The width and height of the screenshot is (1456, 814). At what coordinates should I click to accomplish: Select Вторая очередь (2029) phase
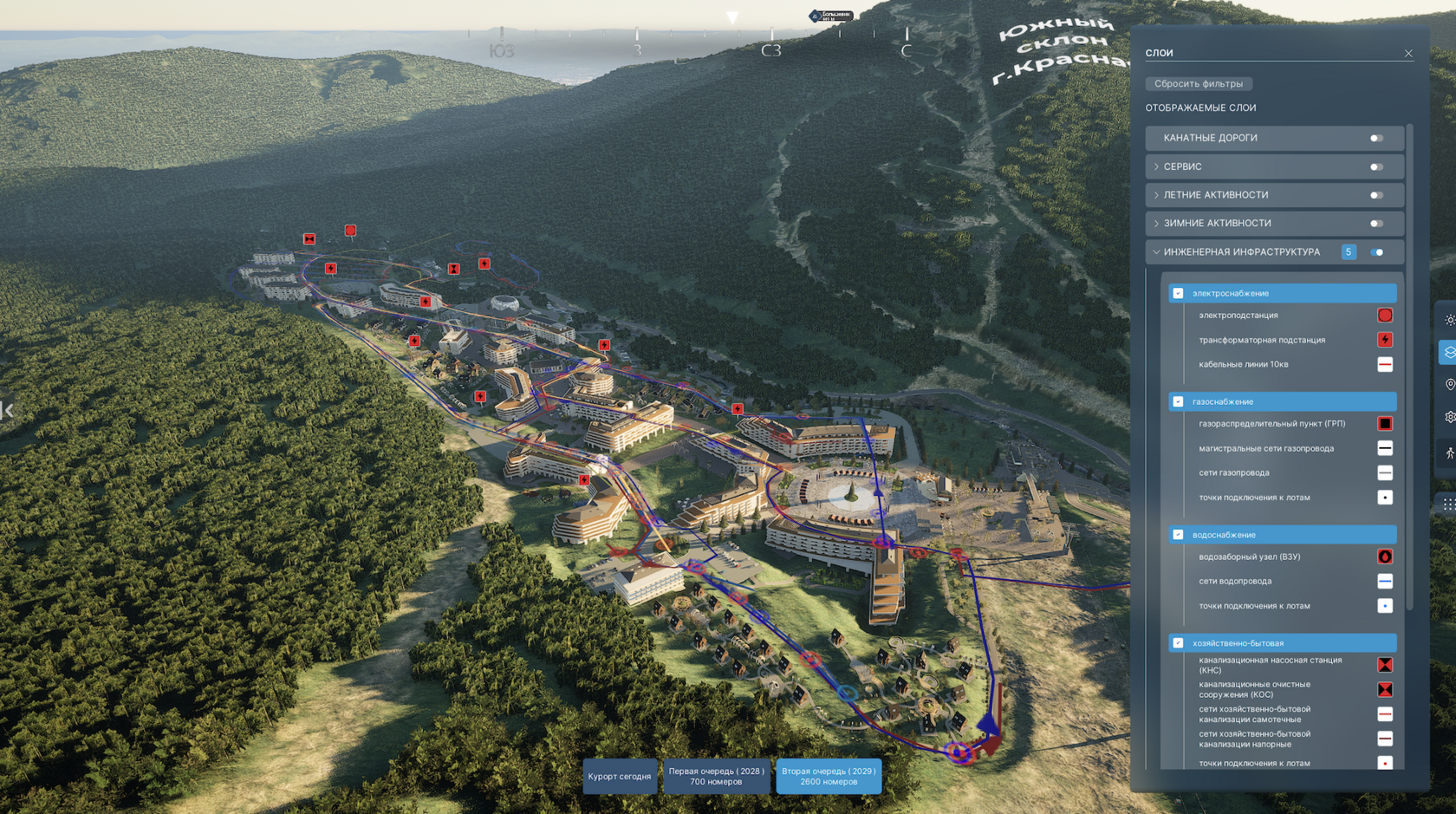[829, 777]
